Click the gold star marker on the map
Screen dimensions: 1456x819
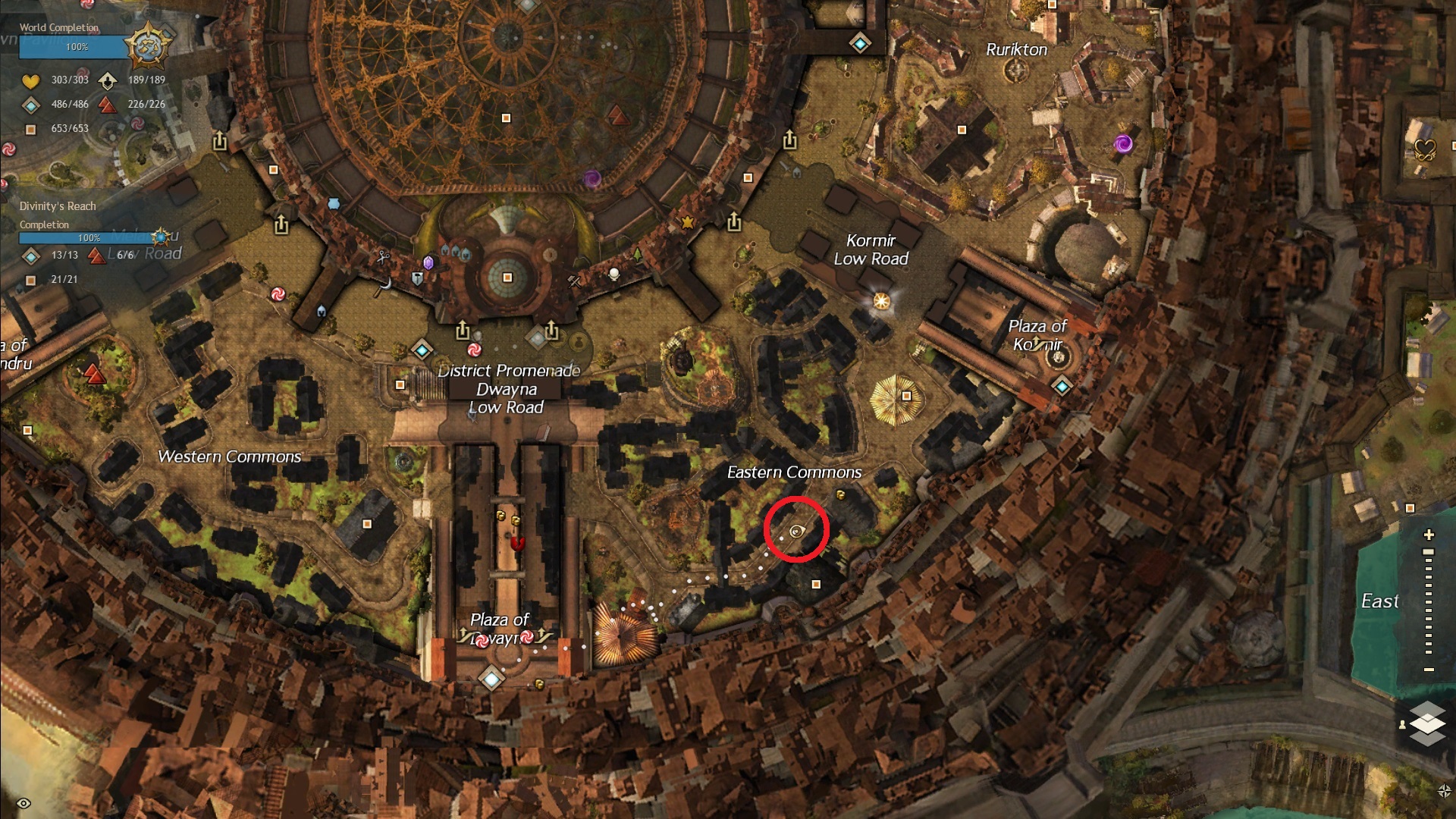[x=688, y=222]
